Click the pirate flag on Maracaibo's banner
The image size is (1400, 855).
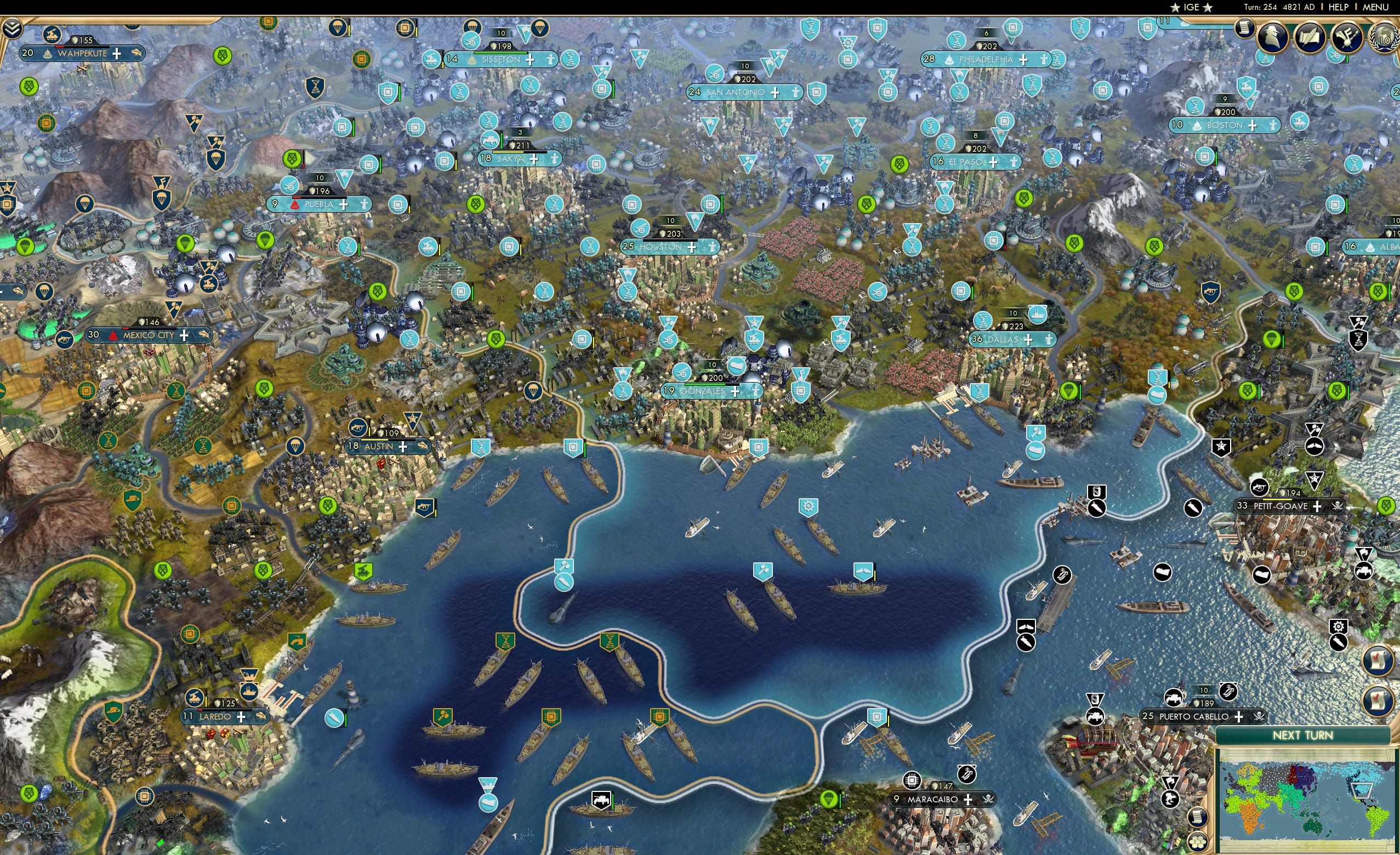coord(987,800)
